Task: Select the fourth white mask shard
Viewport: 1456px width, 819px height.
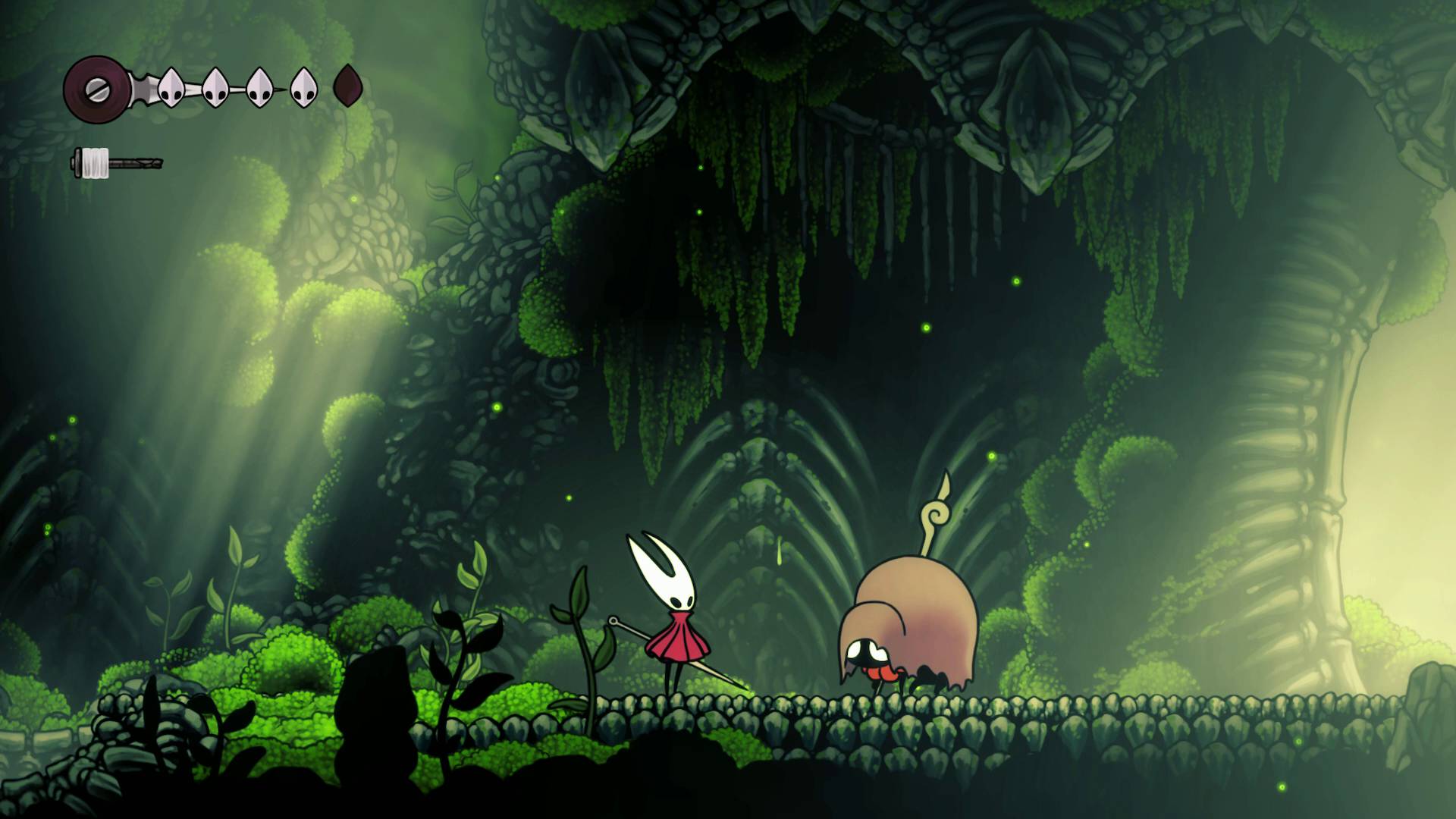Action: pos(302,86)
